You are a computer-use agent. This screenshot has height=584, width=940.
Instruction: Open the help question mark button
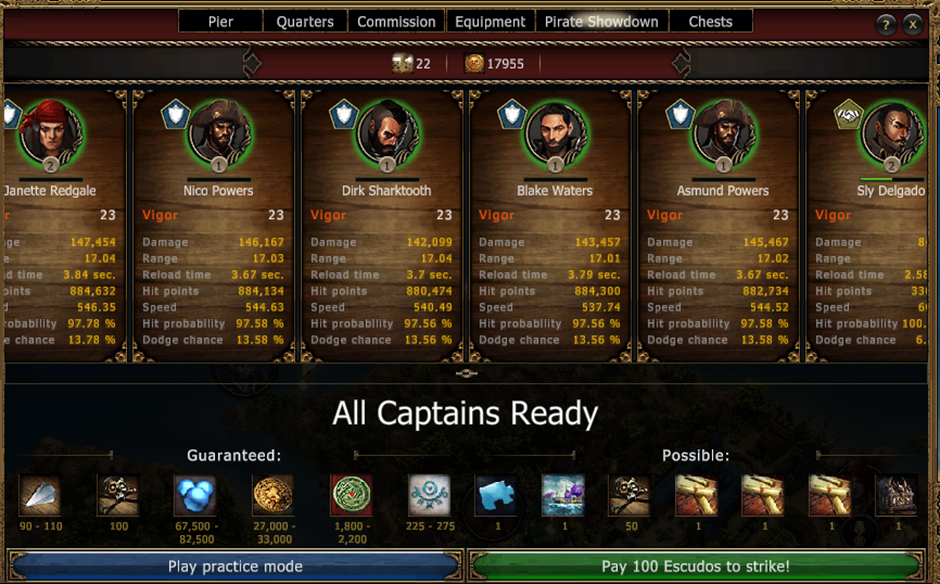coord(886,26)
